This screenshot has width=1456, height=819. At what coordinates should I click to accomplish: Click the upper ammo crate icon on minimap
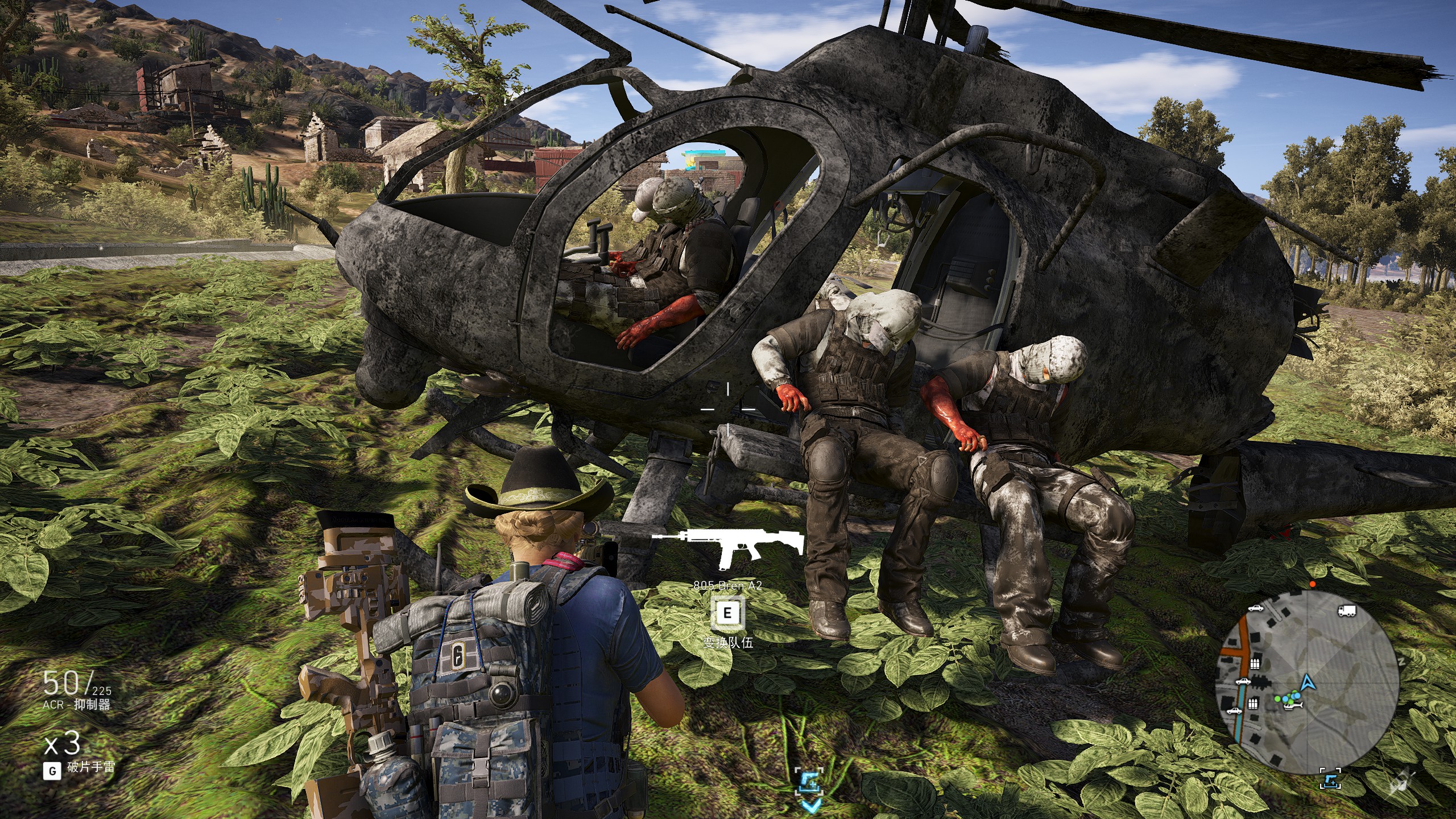pyautogui.click(x=1255, y=664)
